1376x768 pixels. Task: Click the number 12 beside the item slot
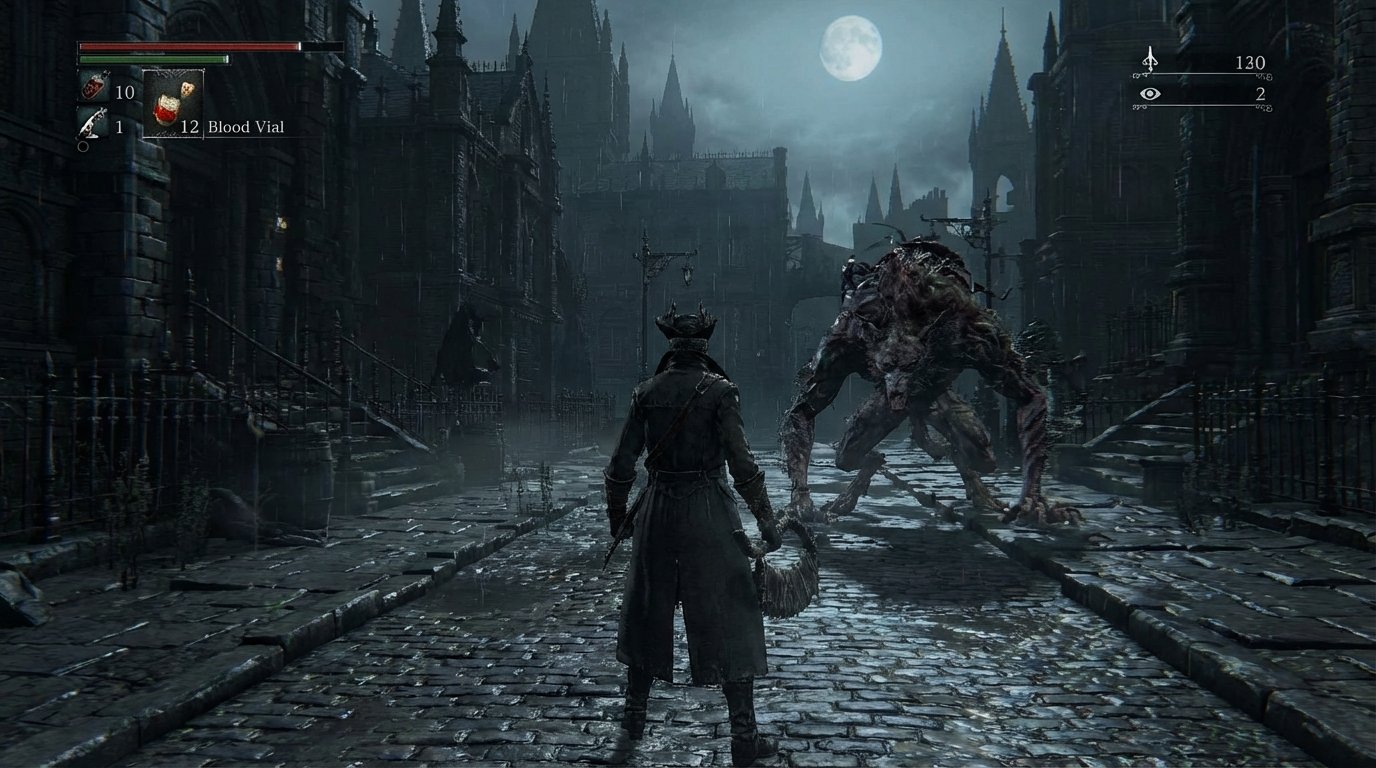click(191, 127)
